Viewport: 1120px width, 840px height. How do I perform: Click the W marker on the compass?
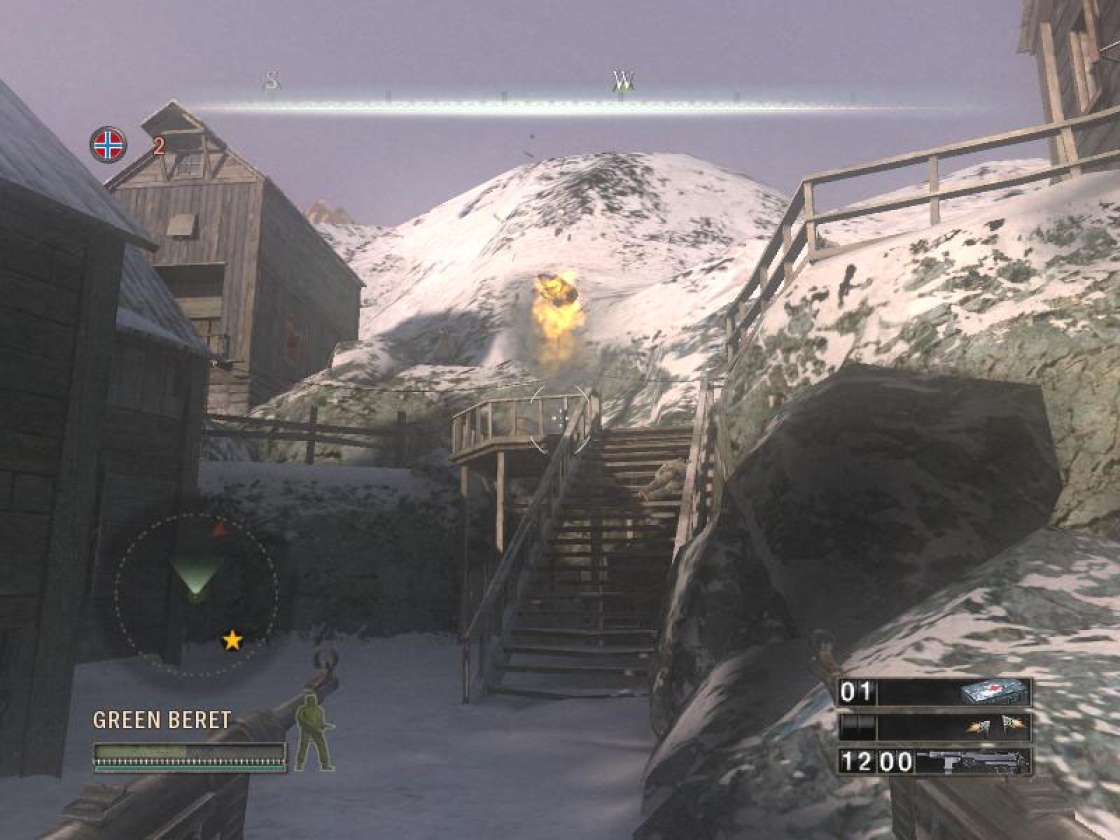(x=623, y=81)
